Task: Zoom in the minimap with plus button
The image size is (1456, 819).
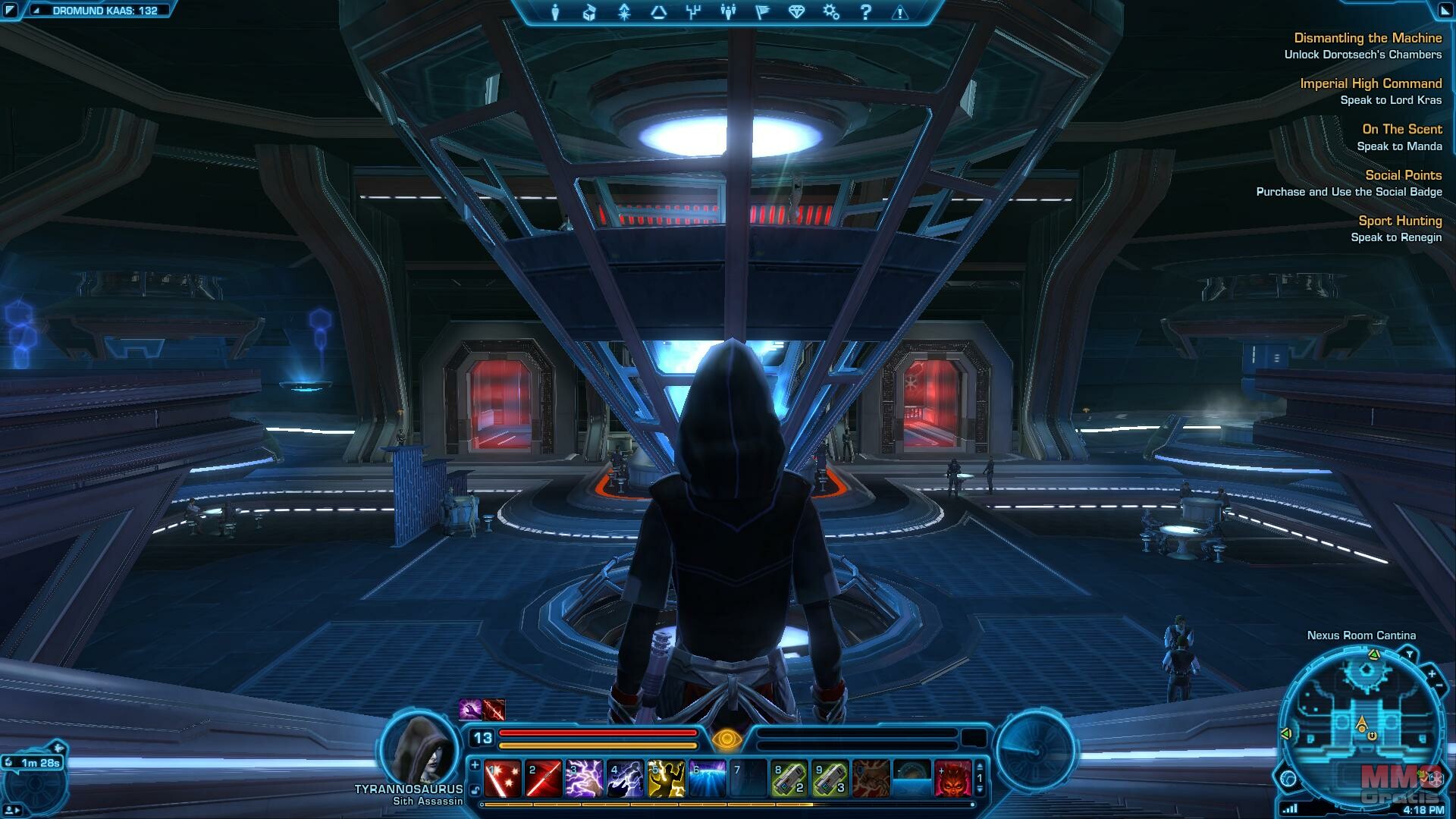Action: [1431, 673]
